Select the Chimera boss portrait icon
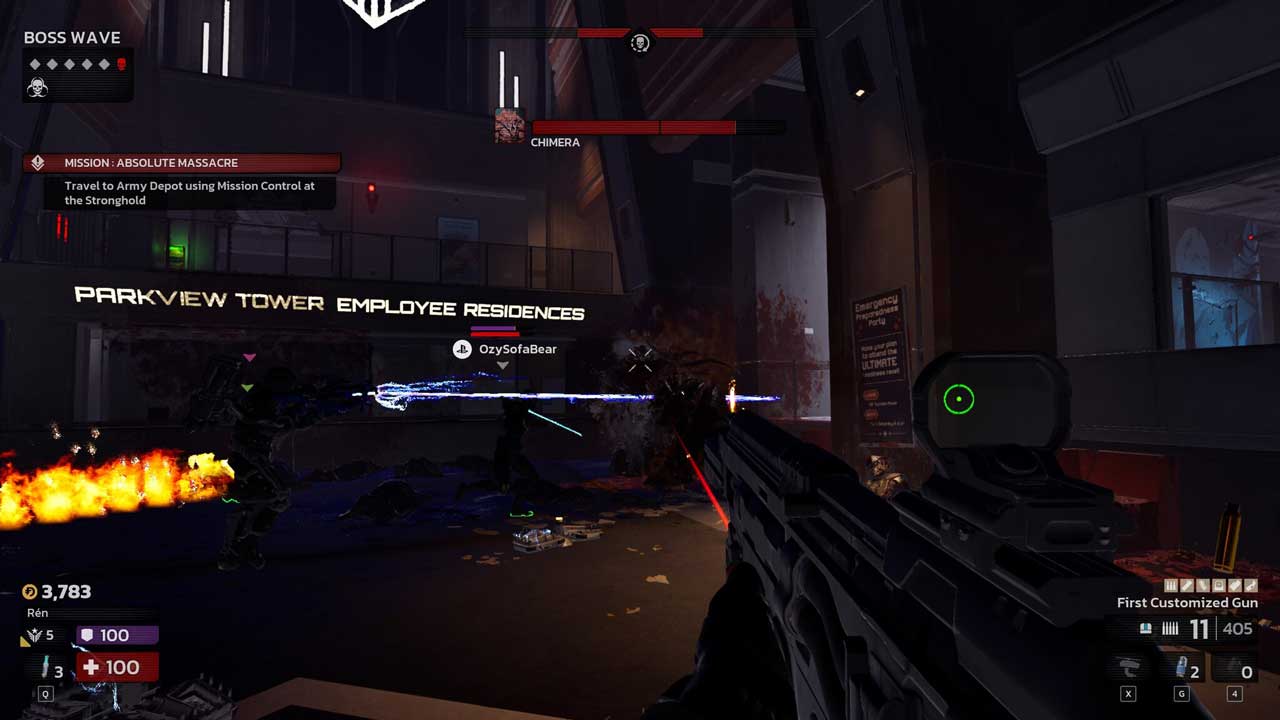This screenshot has height=720, width=1280. point(510,127)
